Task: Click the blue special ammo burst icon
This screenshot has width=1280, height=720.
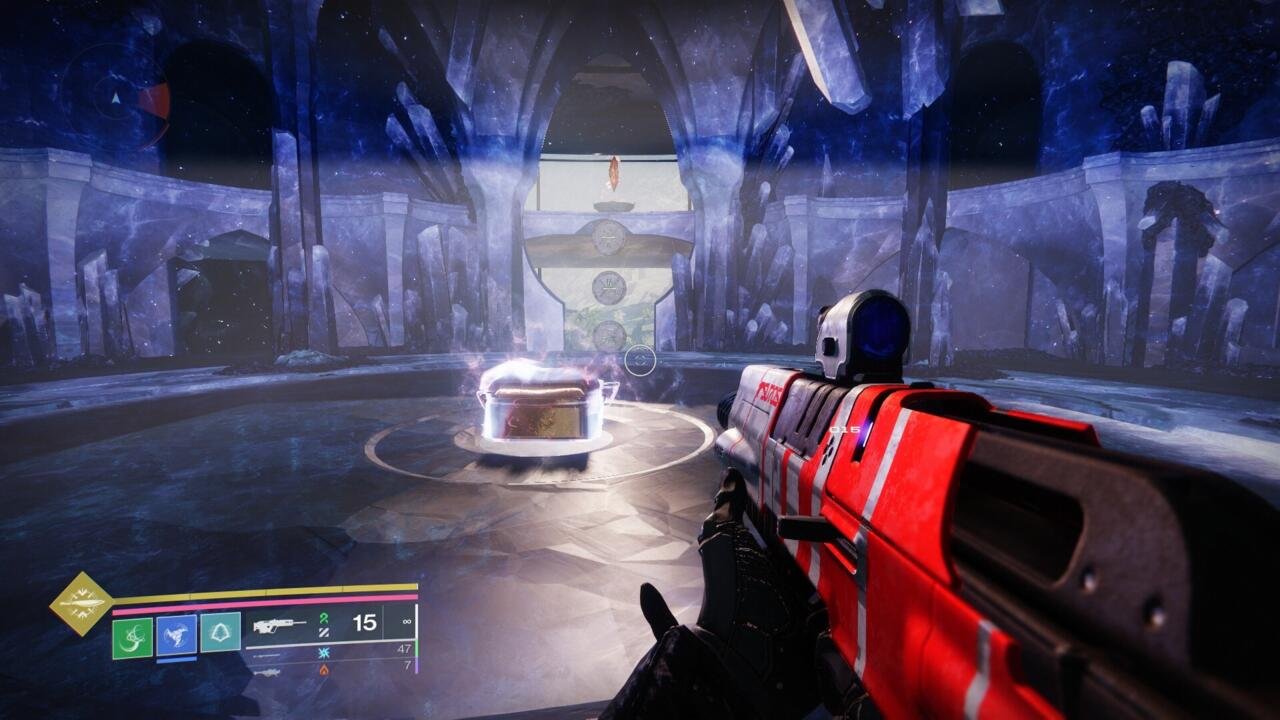Action: tap(324, 653)
